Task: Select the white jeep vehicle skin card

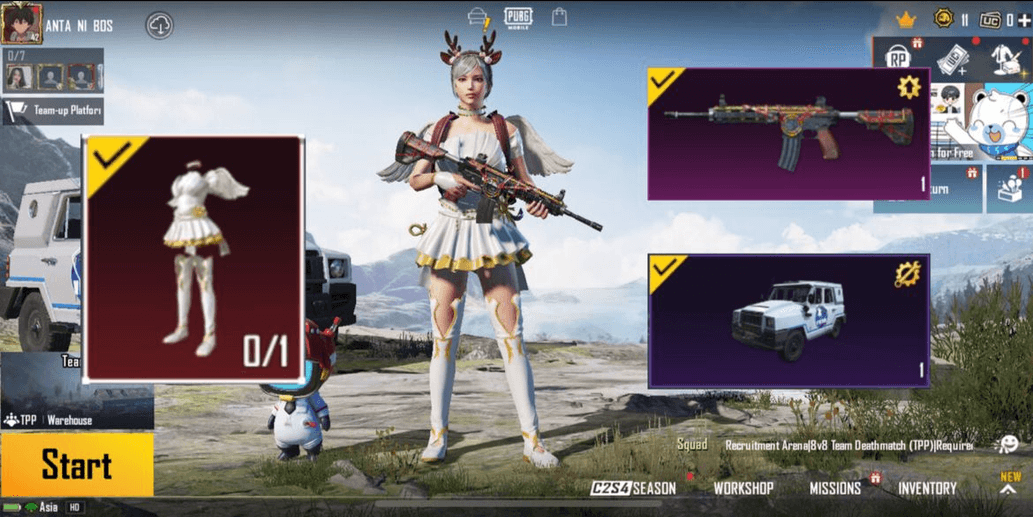Action: tap(789, 320)
